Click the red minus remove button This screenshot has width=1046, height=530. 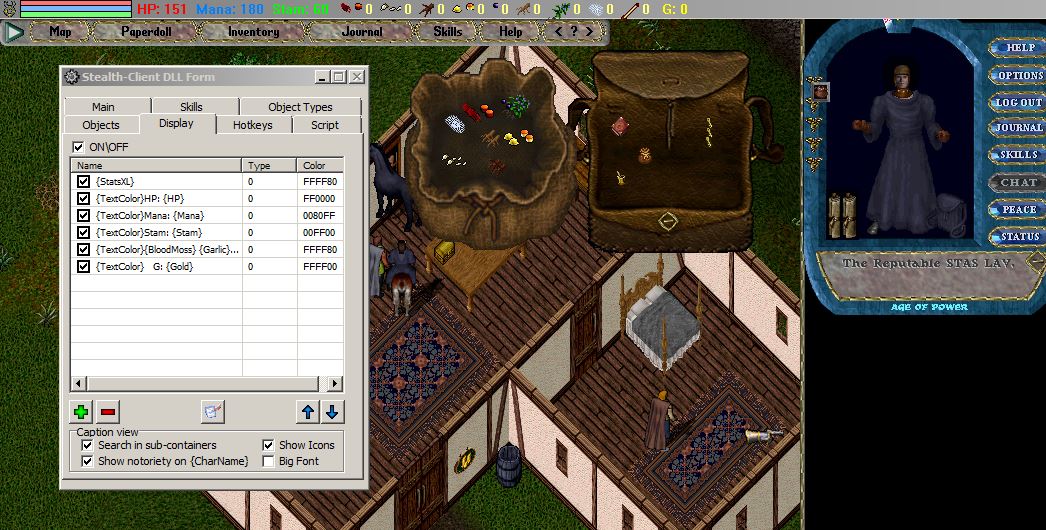pos(108,411)
